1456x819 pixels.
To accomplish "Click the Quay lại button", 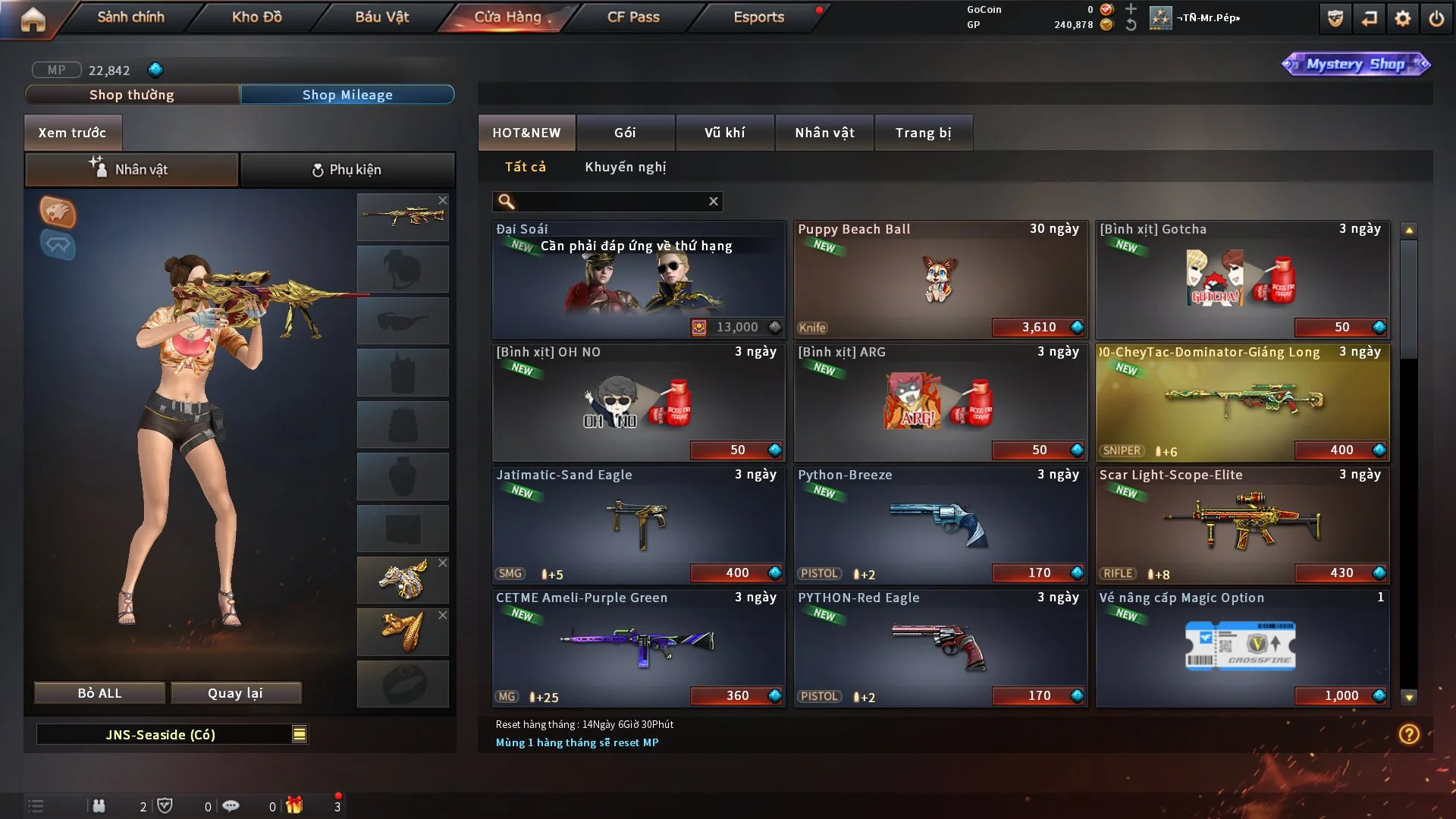I will 235,693.
